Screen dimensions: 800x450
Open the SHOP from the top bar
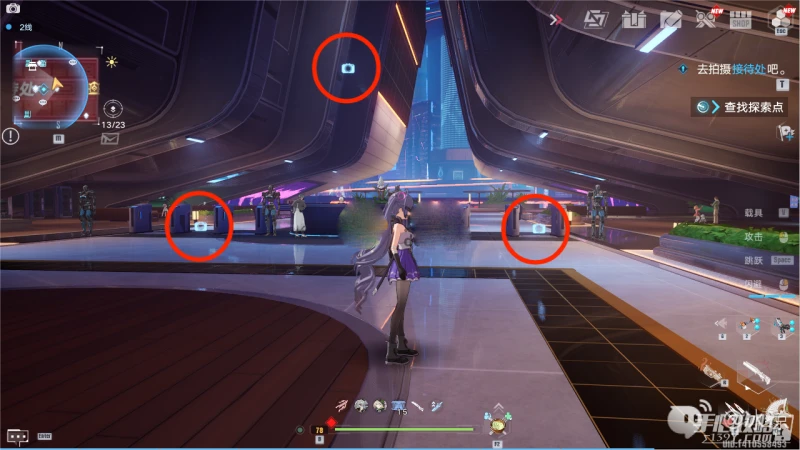tap(741, 19)
